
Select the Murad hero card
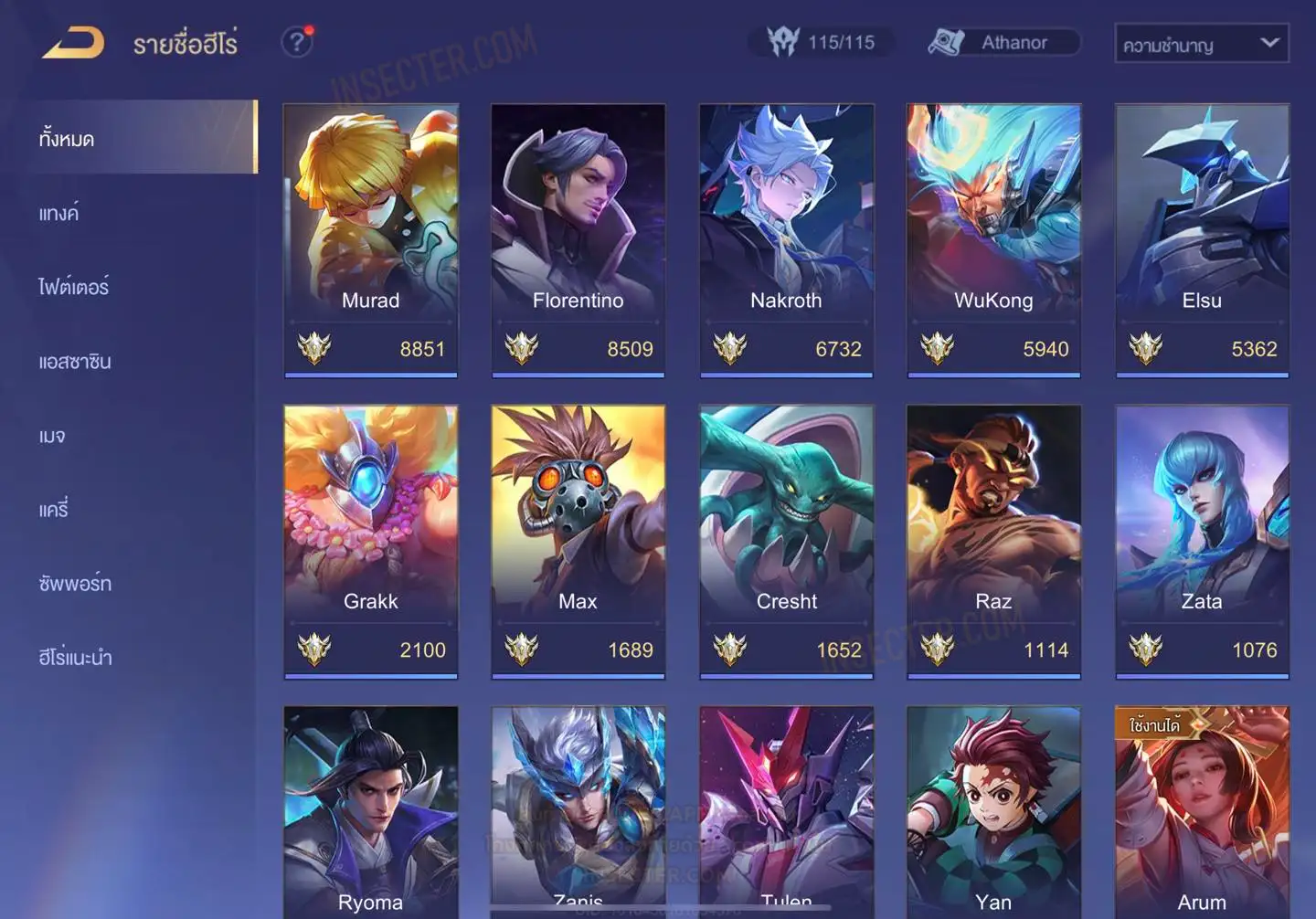coord(370,239)
